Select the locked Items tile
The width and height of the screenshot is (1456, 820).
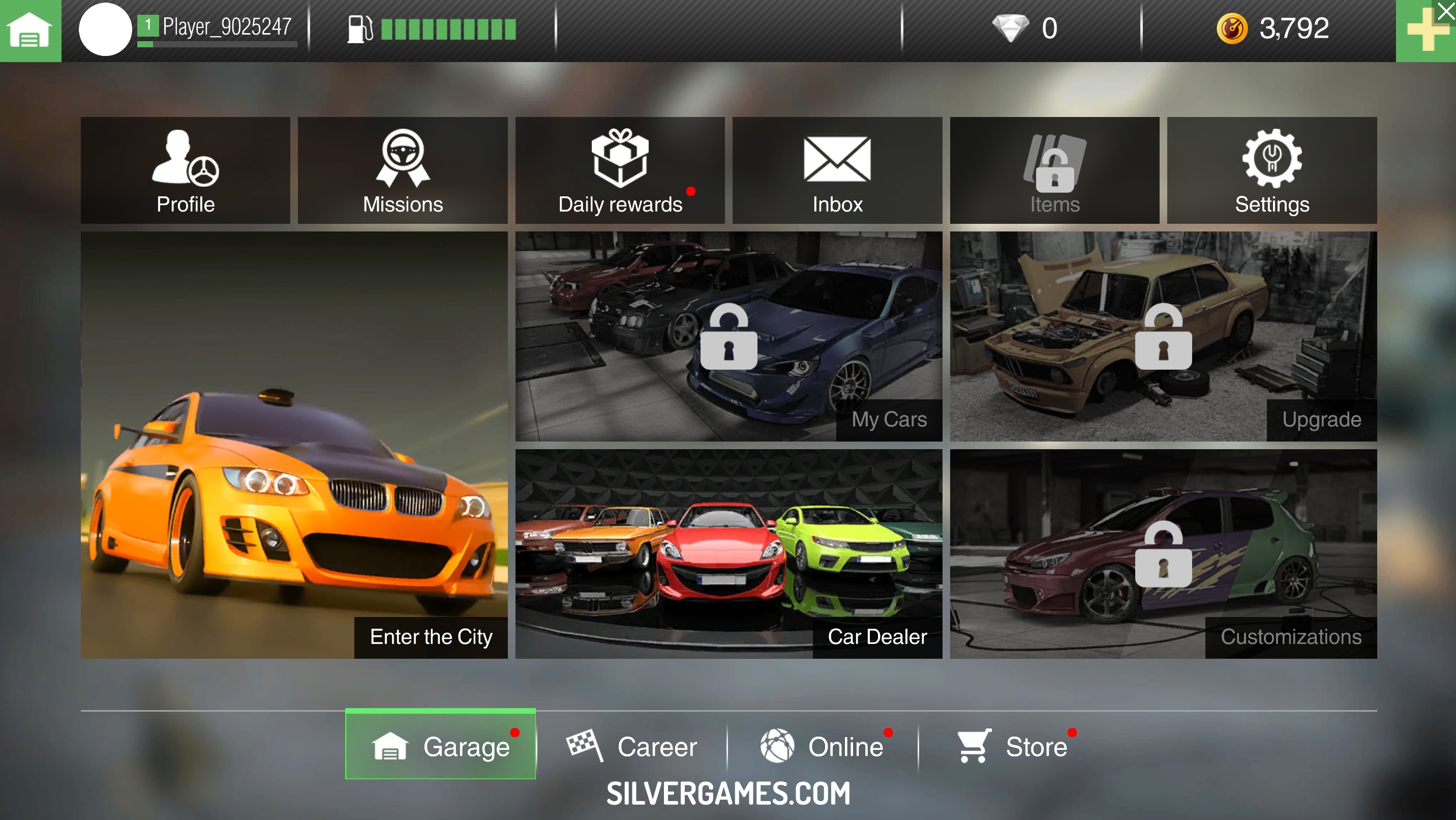[x=1054, y=170]
